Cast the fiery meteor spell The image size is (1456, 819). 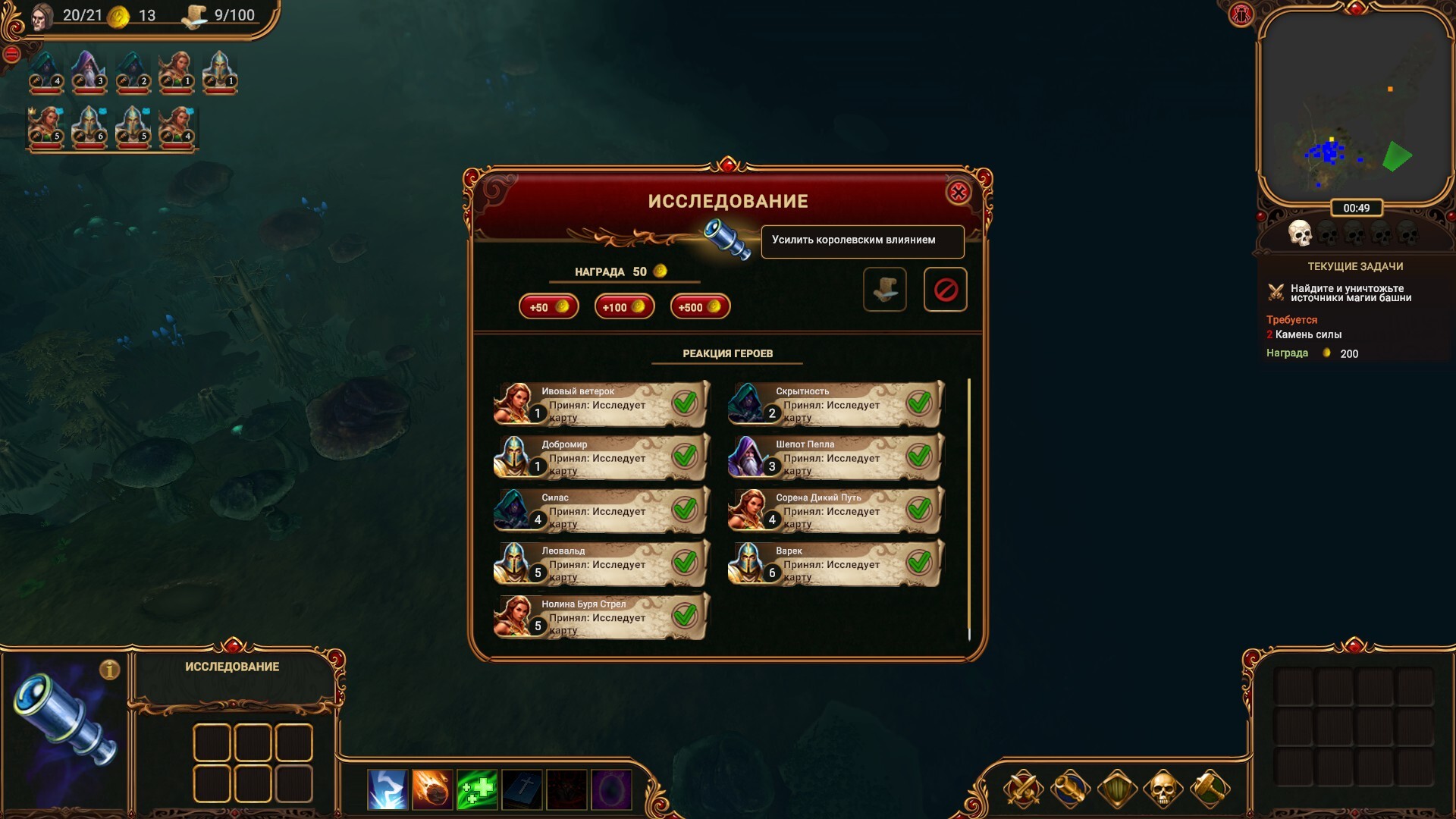coord(432,789)
